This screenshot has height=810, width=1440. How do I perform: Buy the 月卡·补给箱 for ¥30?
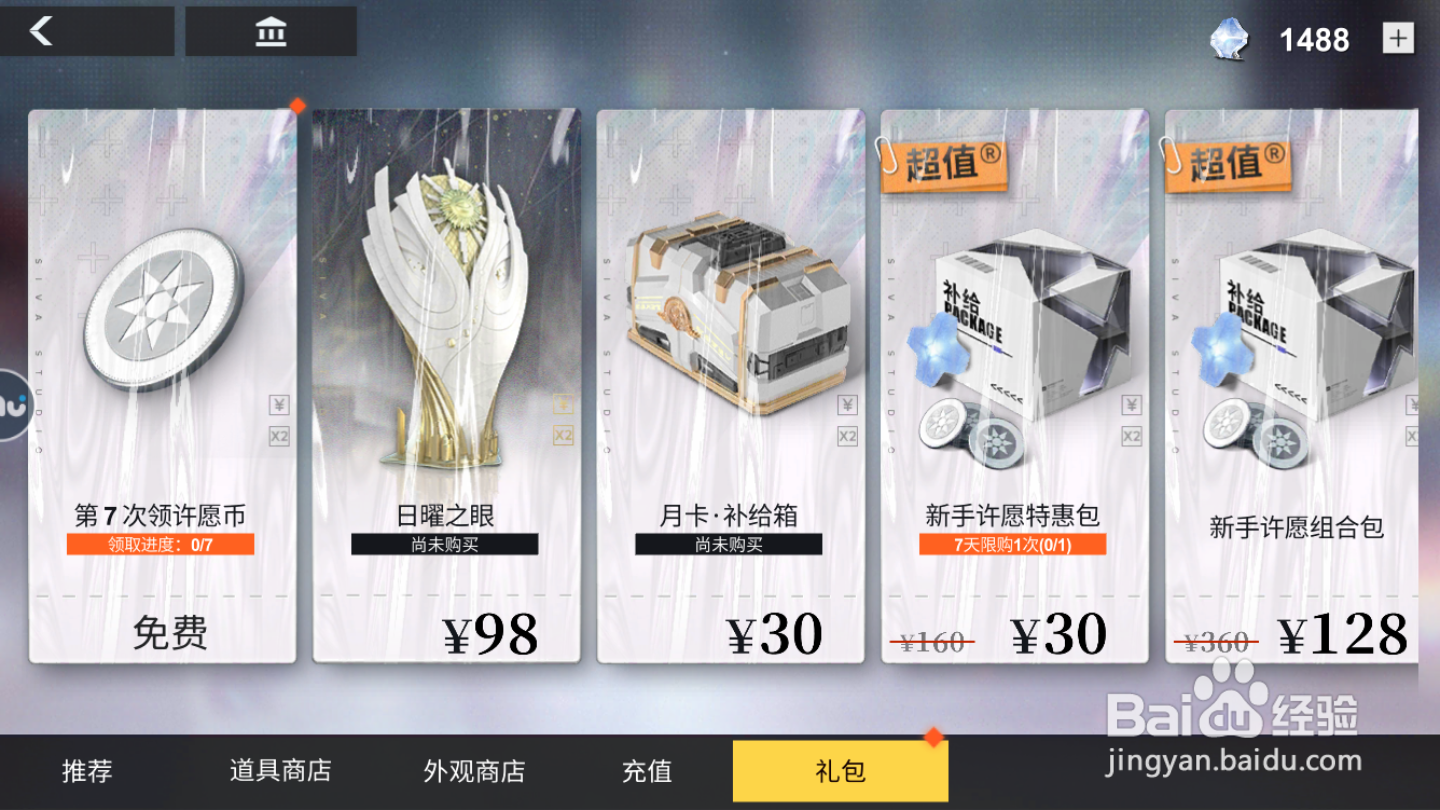(773, 633)
